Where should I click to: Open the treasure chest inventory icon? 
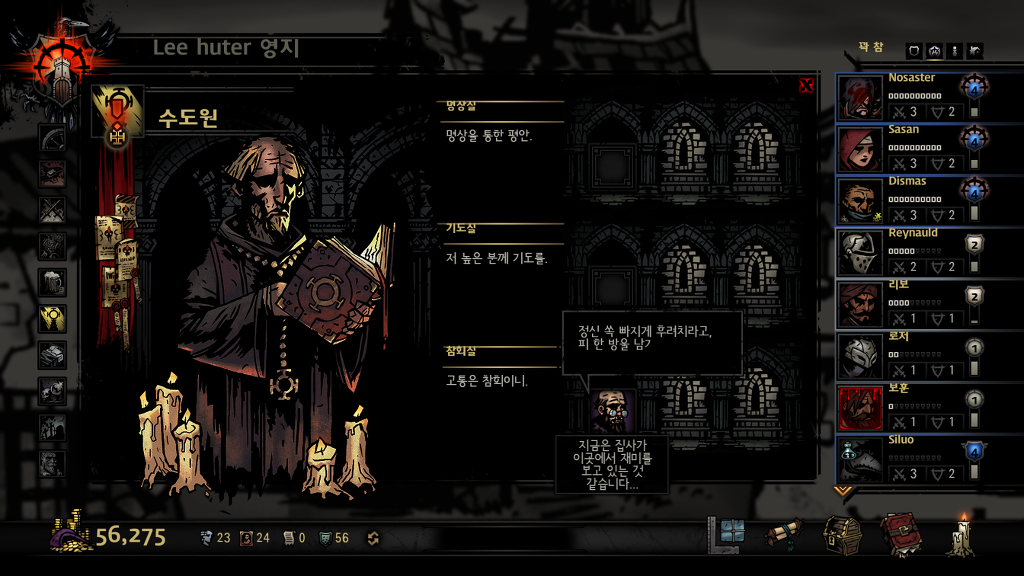click(842, 536)
